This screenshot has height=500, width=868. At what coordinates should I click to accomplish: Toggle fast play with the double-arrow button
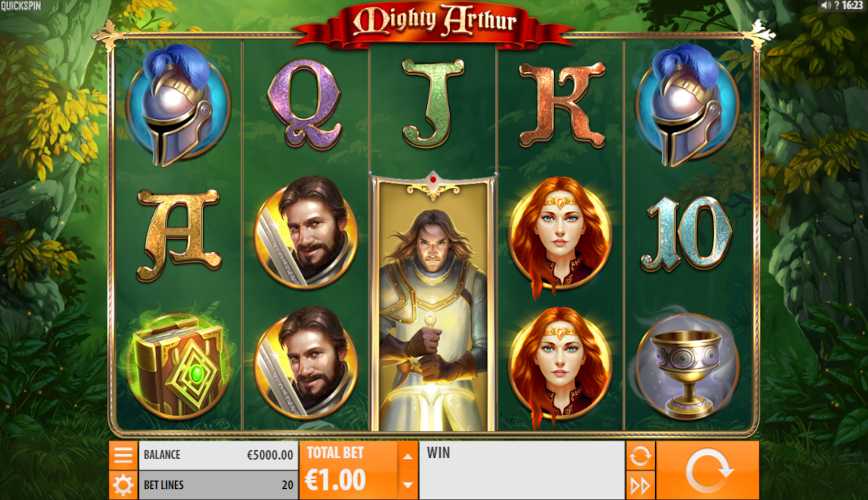tap(640, 485)
